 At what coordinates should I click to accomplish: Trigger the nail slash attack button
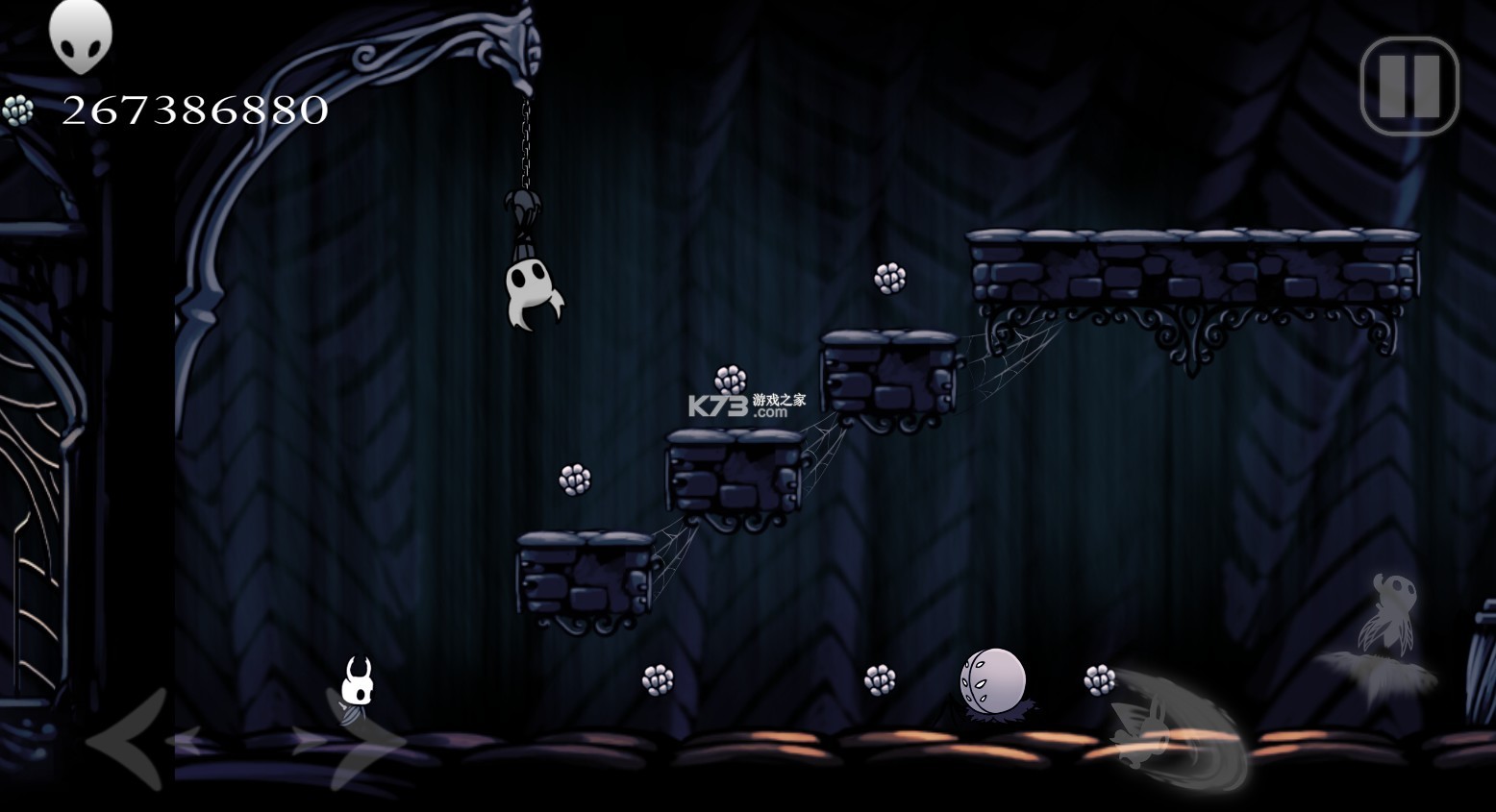click(1178, 727)
